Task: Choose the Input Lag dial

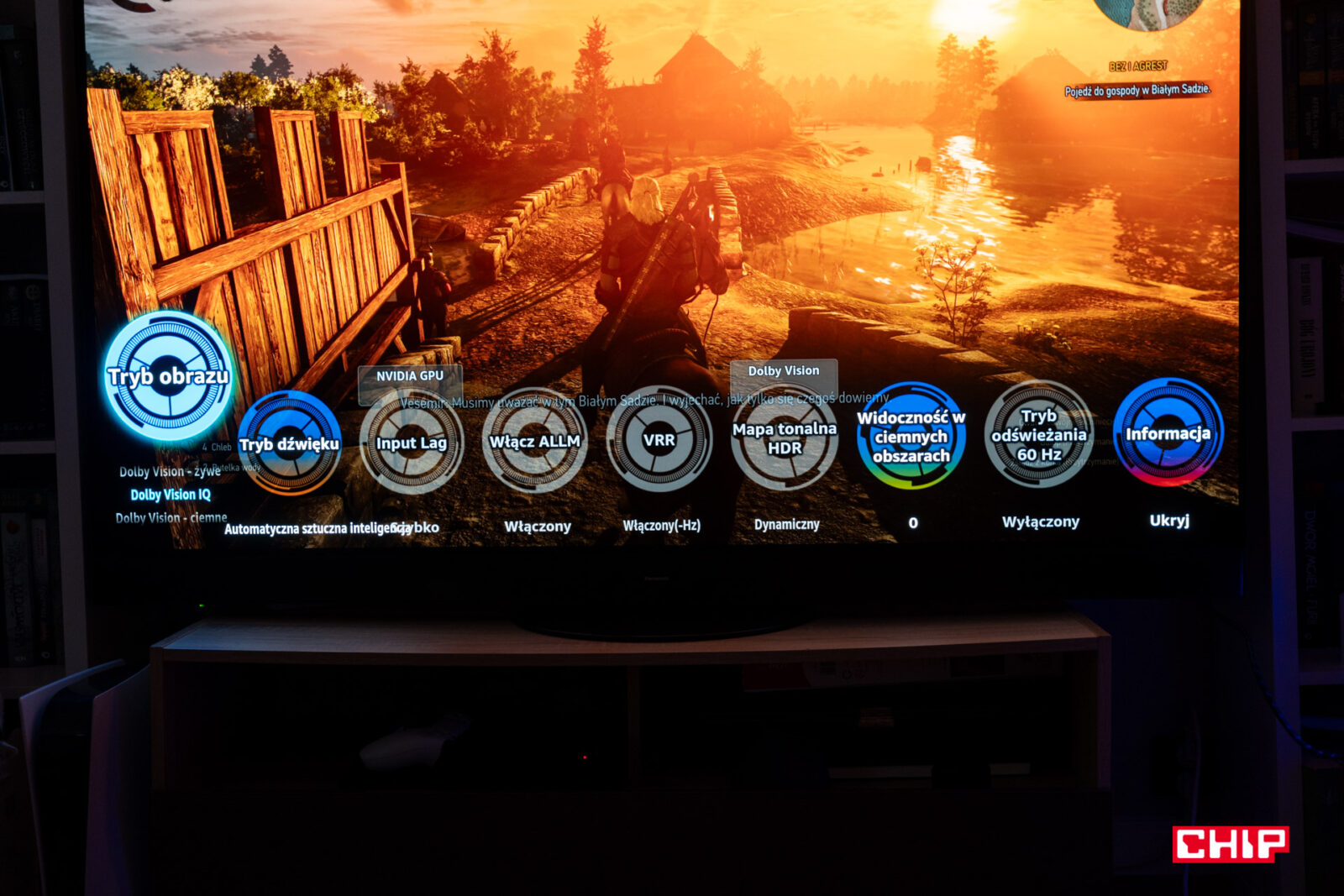Action: pyautogui.click(x=411, y=443)
